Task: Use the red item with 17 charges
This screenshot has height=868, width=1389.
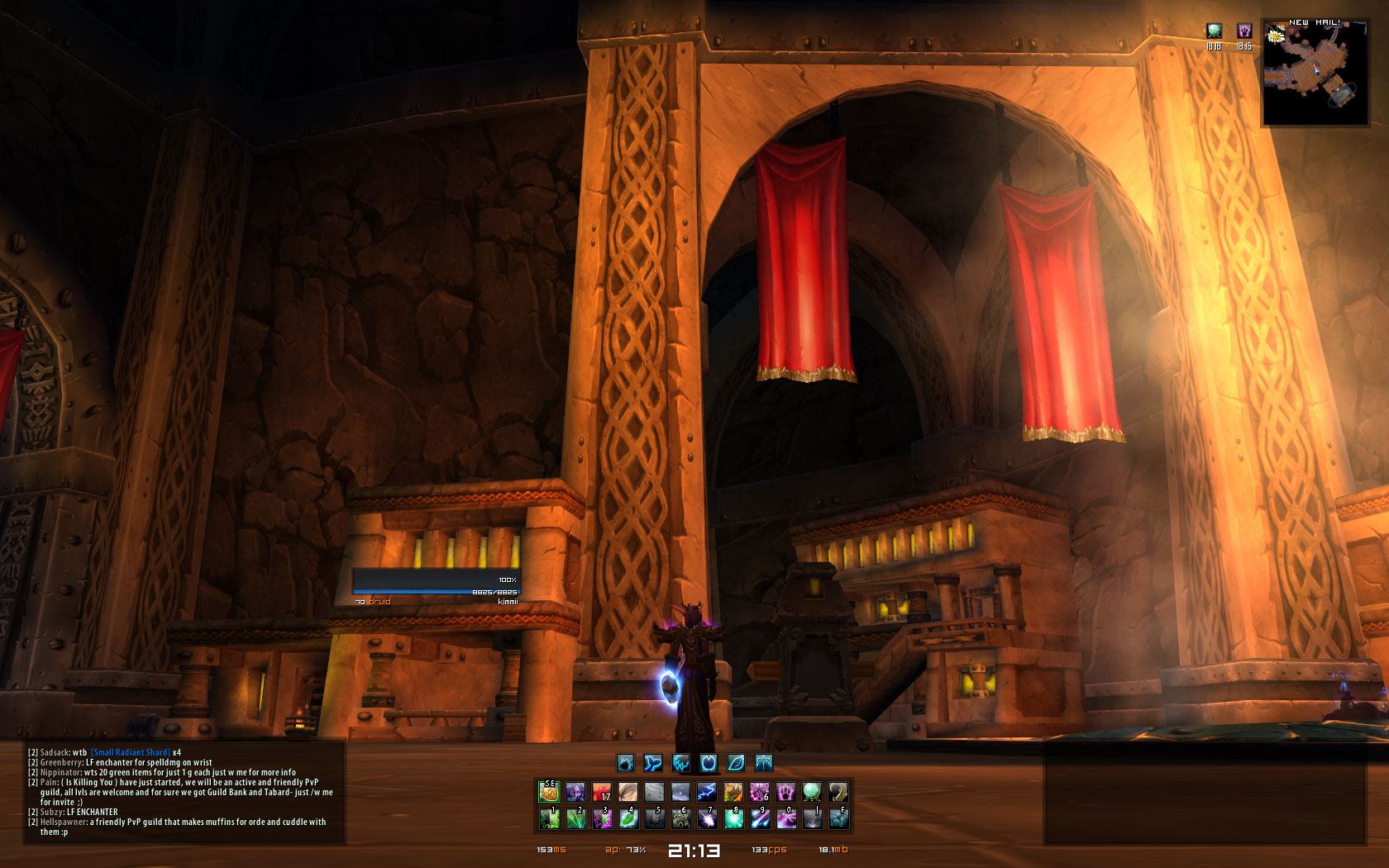Action: (602, 792)
